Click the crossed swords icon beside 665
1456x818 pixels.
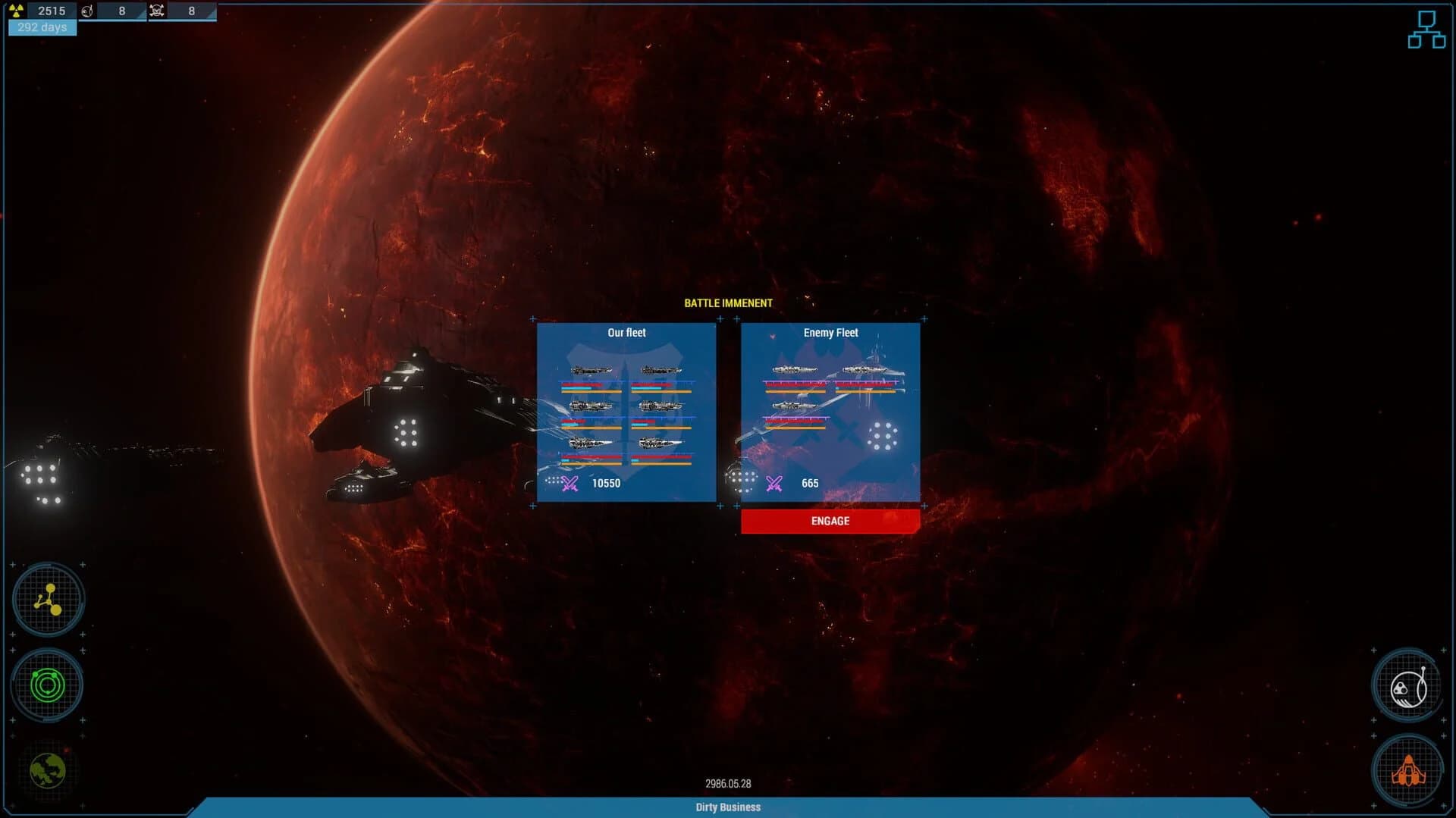pyautogui.click(x=774, y=483)
